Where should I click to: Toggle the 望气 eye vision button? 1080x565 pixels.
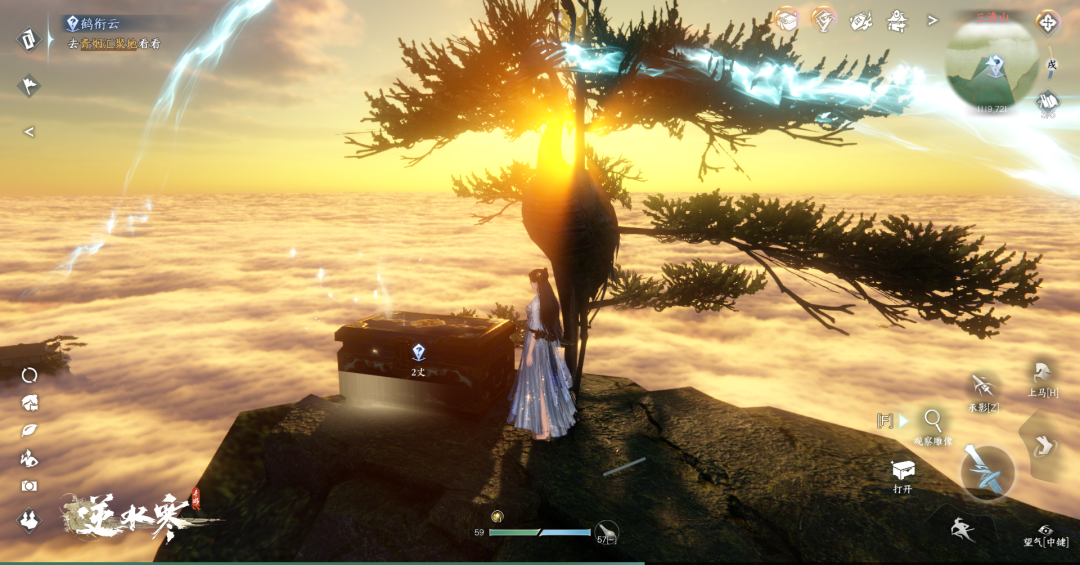(1046, 531)
